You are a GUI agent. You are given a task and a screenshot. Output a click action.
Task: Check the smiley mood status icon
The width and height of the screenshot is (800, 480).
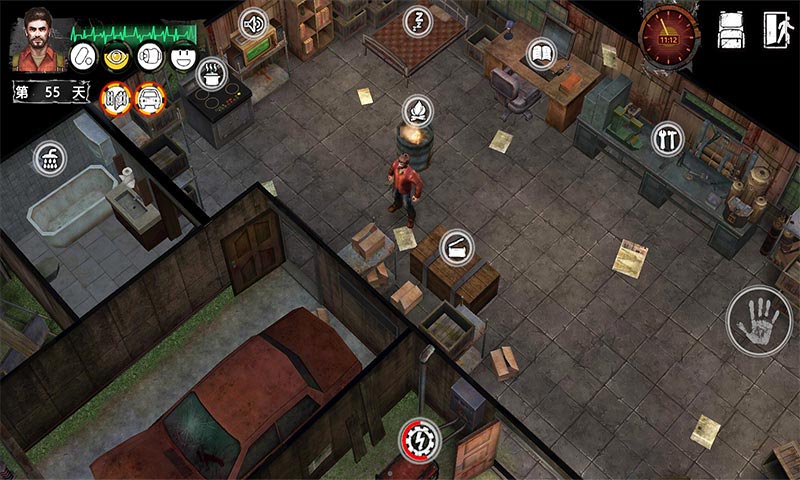(x=182, y=57)
